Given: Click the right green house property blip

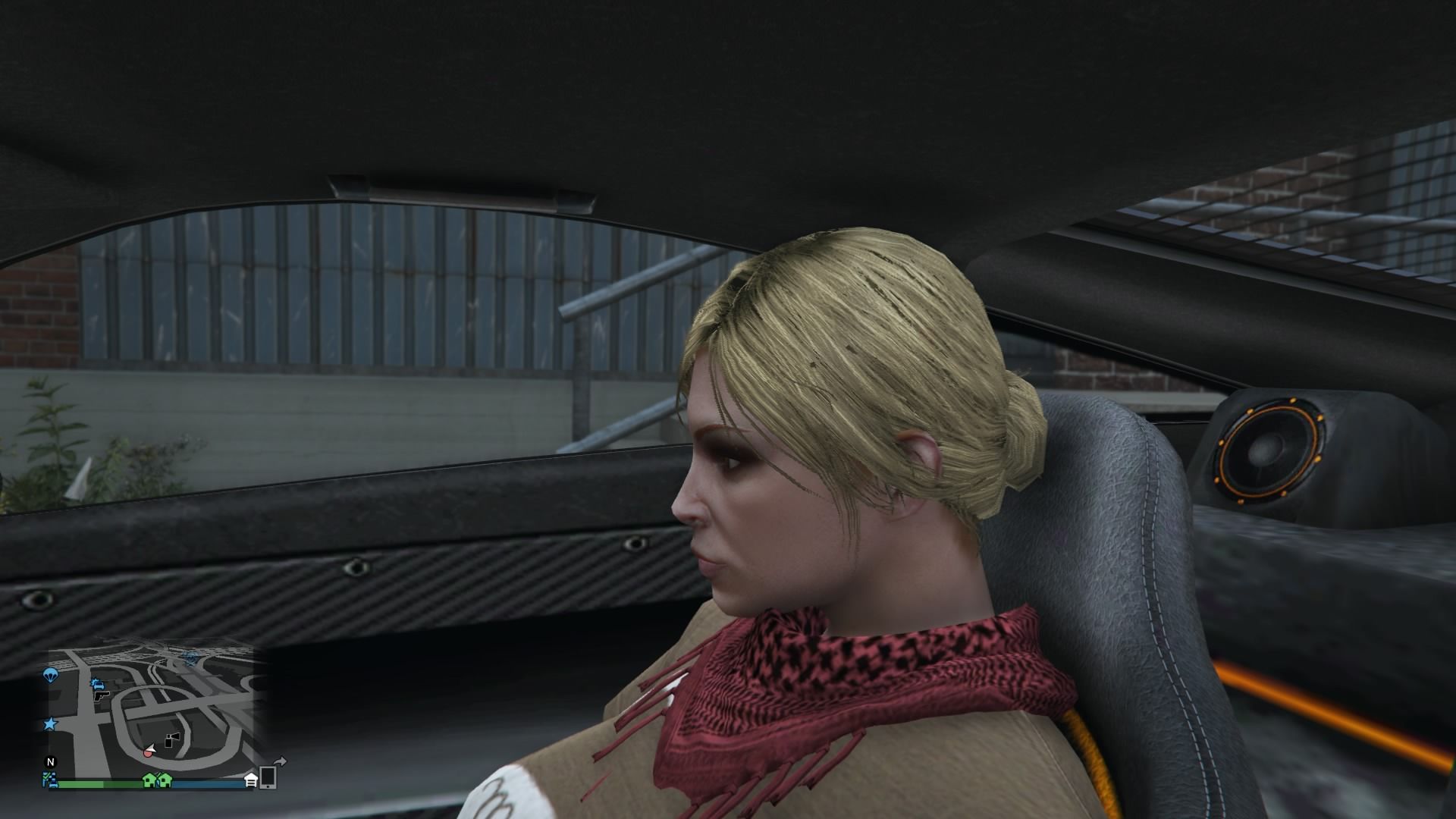Looking at the screenshot, I should pyautogui.click(x=165, y=781).
